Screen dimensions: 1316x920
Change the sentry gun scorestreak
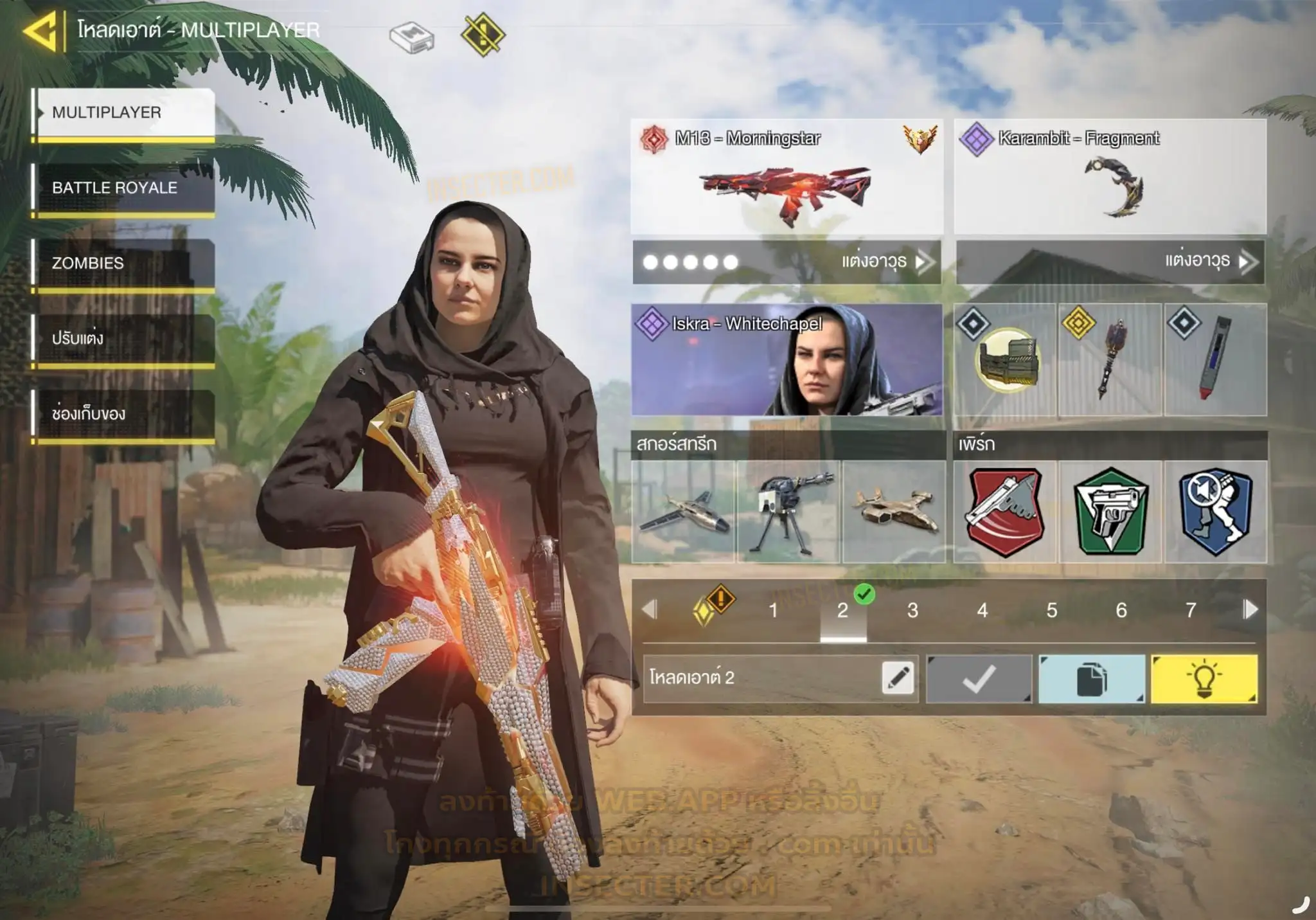[x=788, y=512]
